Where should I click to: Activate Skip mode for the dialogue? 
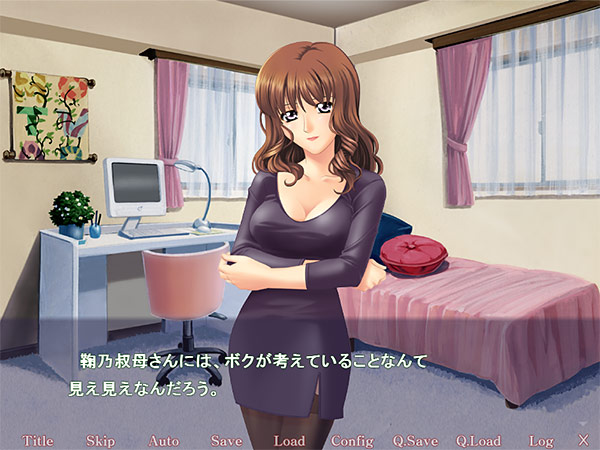(x=100, y=440)
